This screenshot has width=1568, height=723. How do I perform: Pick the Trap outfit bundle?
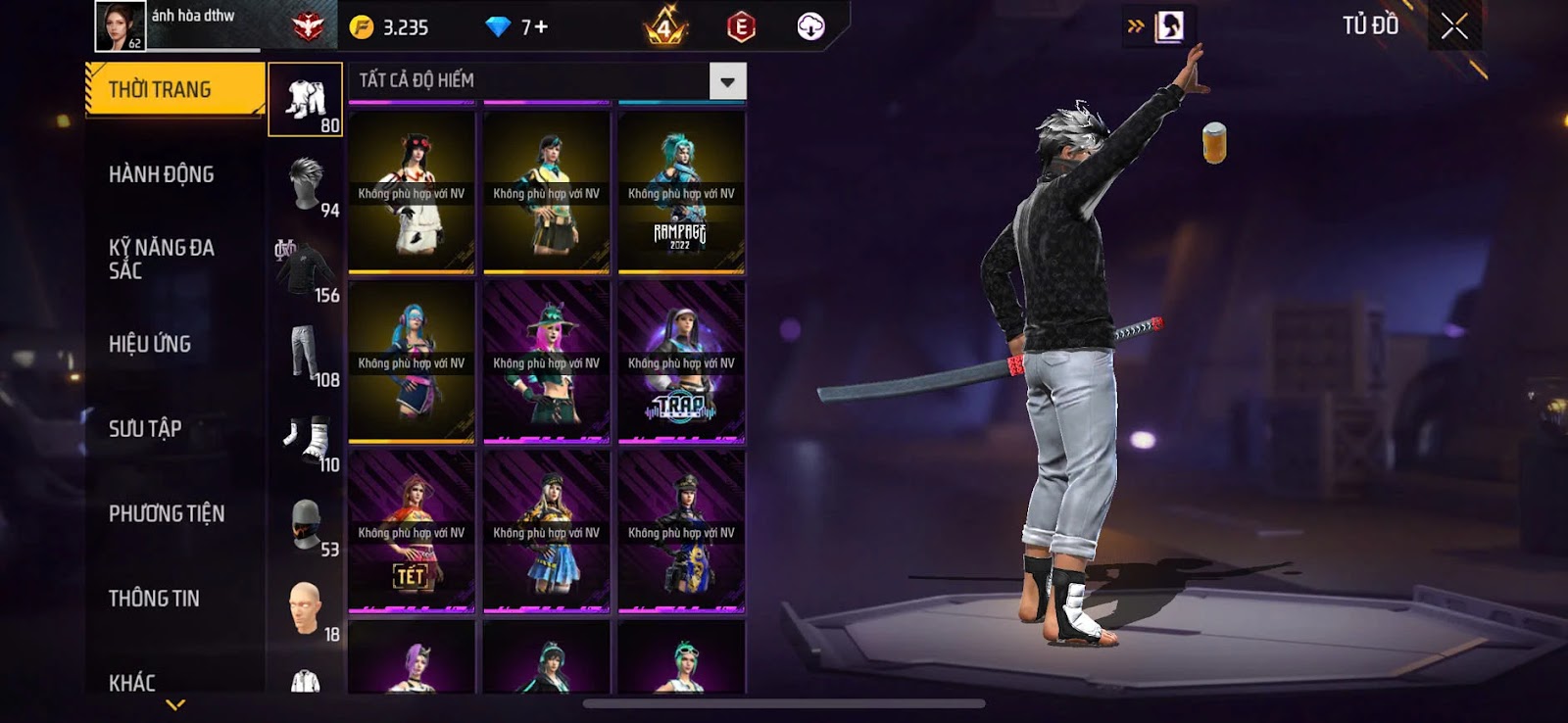coord(681,362)
